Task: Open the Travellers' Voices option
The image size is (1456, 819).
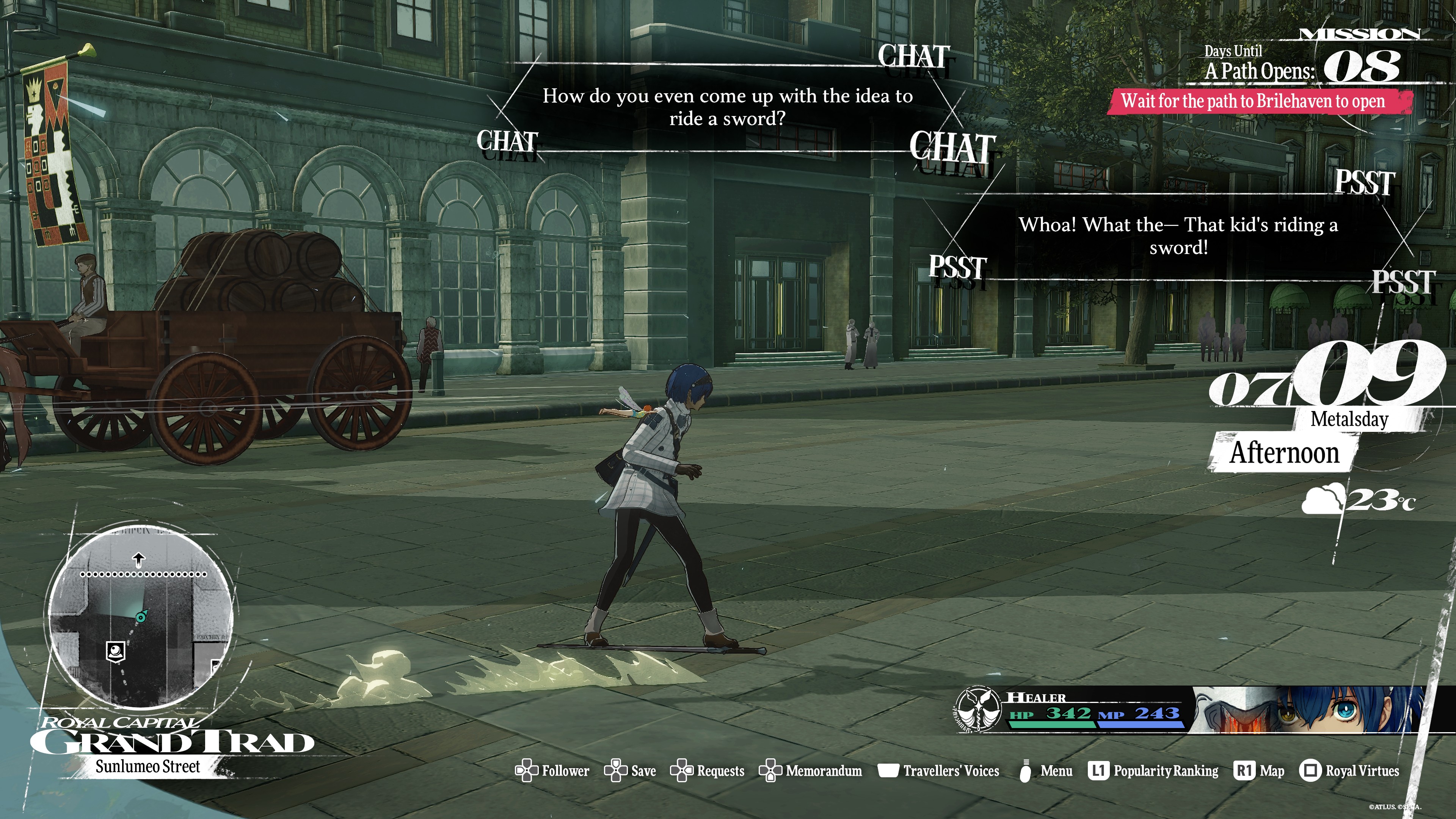Action: tap(939, 771)
